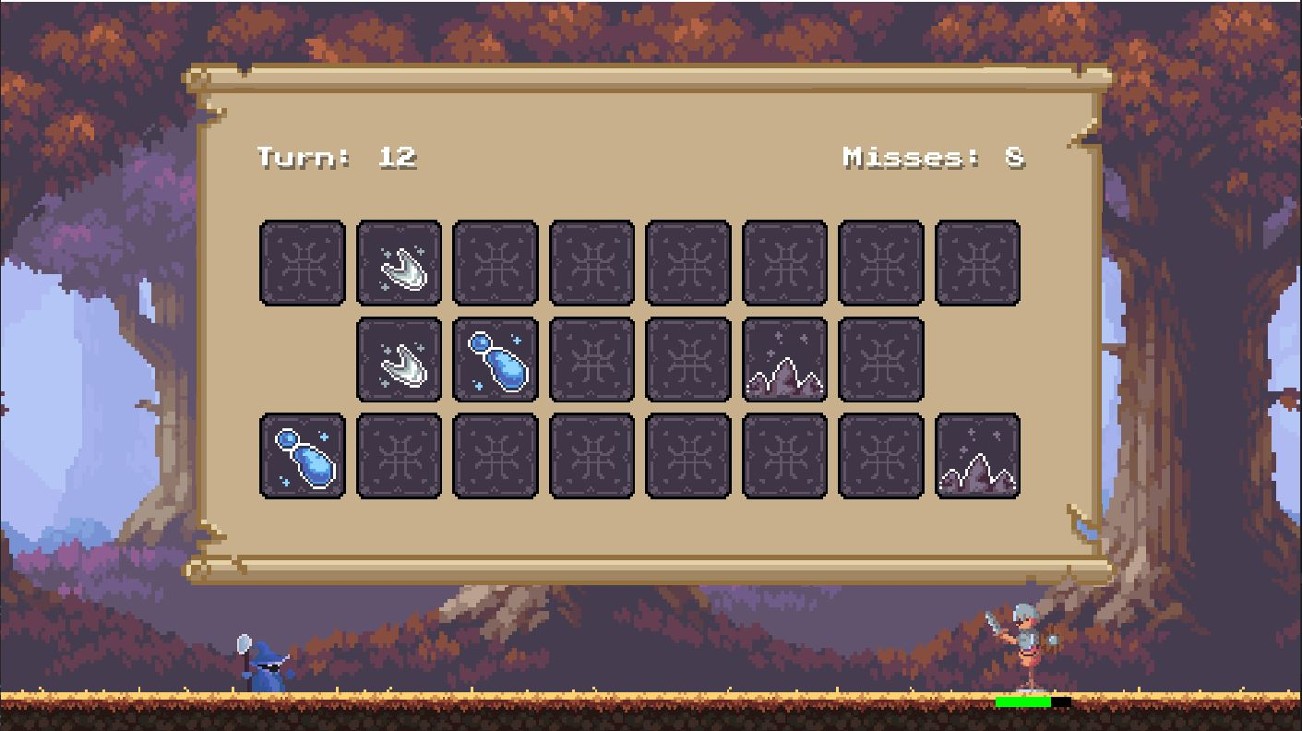This screenshot has width=1302, height=731.
Task: Click the Turn: 12 counter text
Action: click(335, 157)
